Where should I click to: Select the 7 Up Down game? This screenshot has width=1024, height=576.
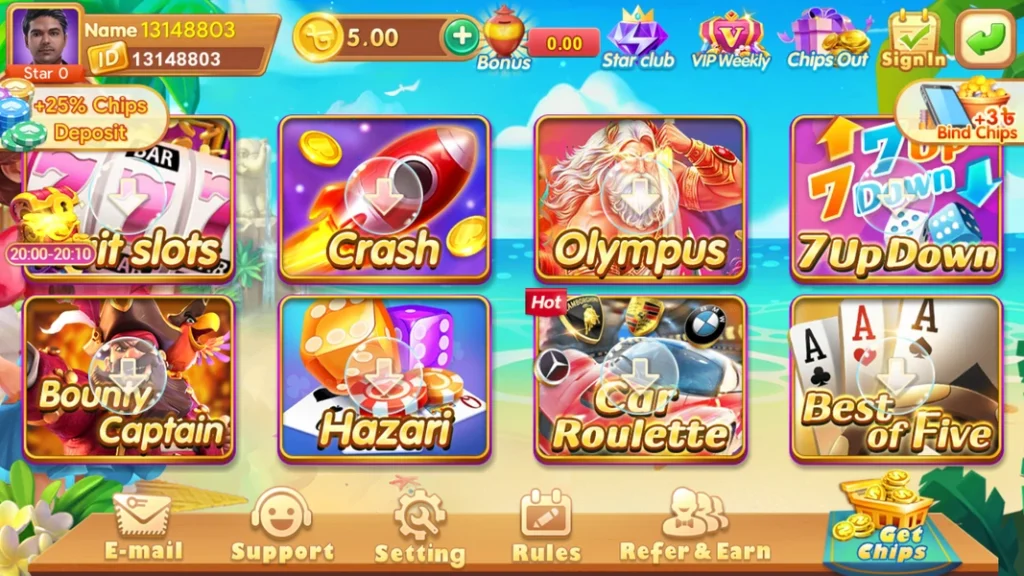tap(896, 198)
